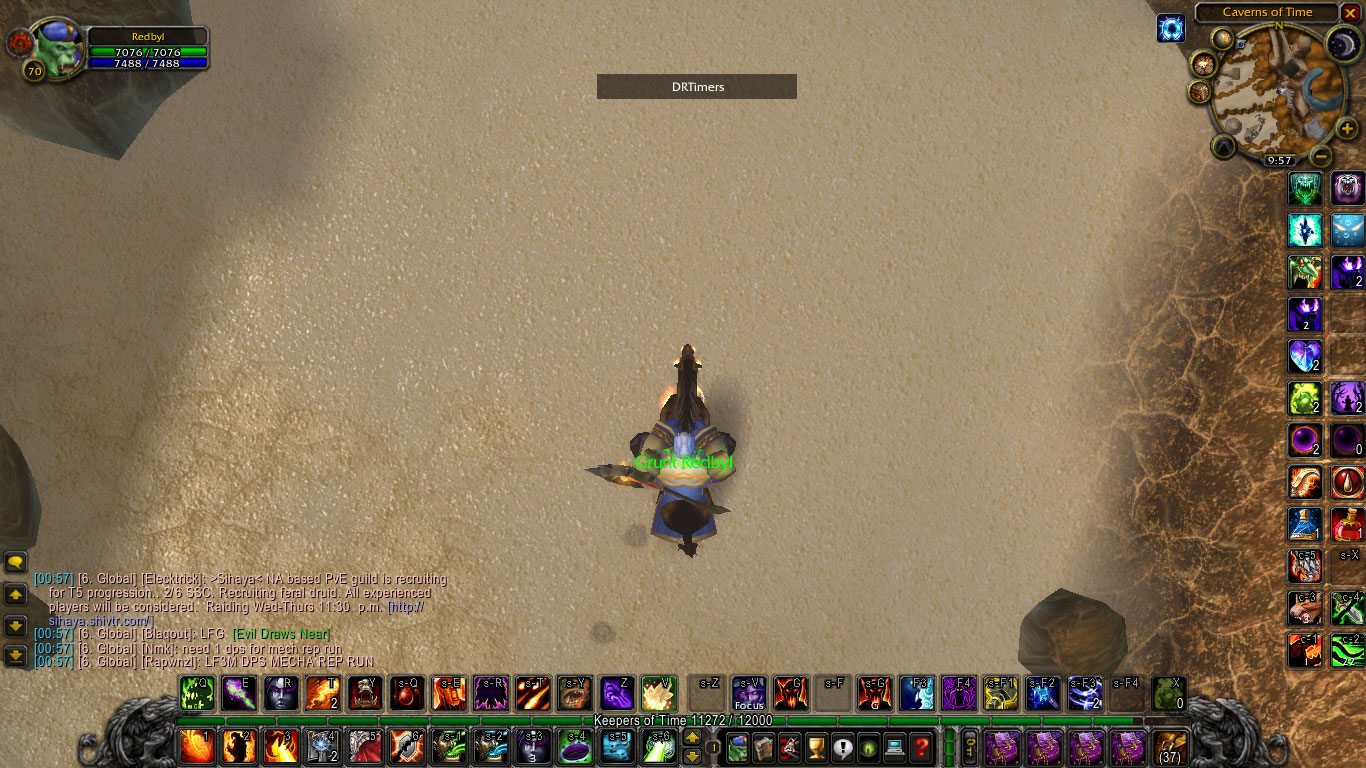1366x768 pixels.
Task: Open the quest log exclamation button
Action: (842, 747)
